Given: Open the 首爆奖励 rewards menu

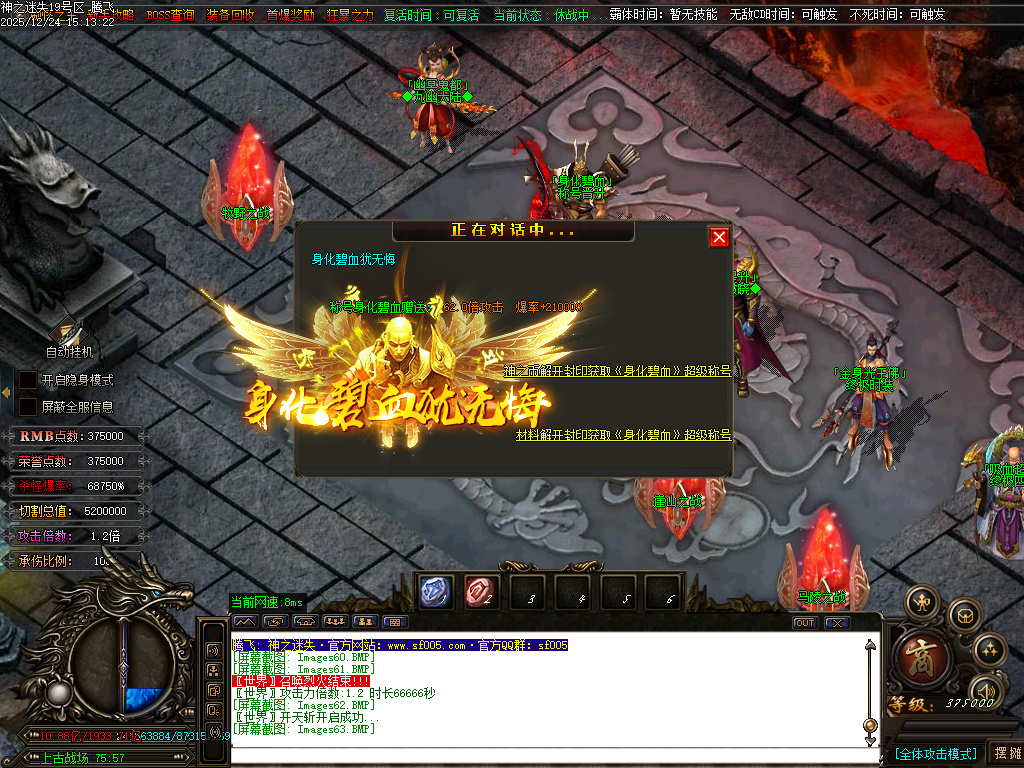Looking at the screenshot, I should tap(290, 15).
